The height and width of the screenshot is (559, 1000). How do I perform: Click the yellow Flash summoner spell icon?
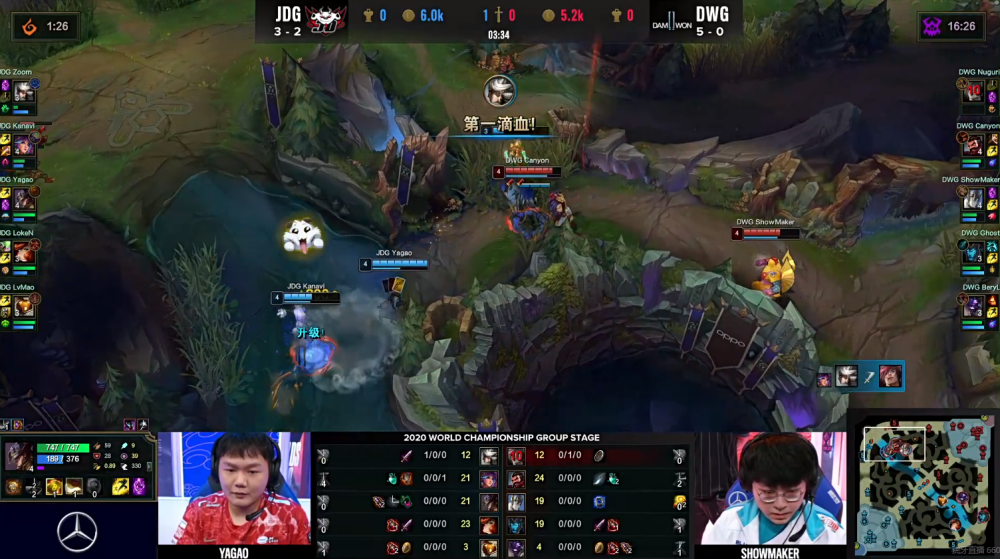click(119, 487)
